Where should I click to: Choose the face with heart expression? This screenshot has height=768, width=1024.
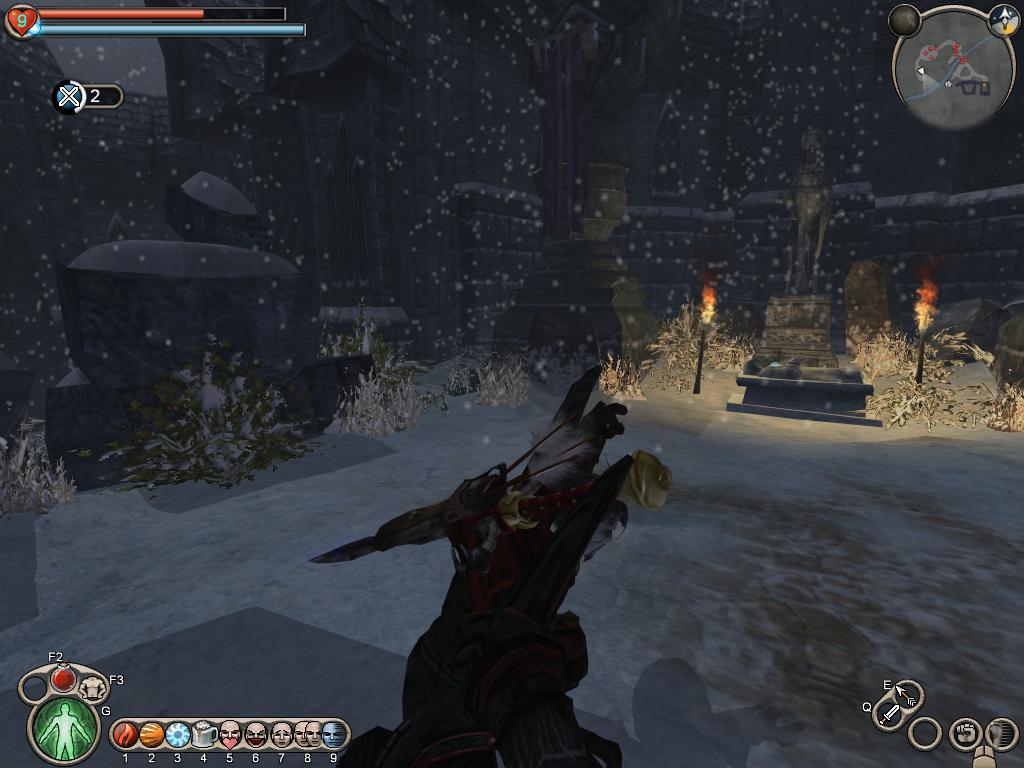coord(230,736)
